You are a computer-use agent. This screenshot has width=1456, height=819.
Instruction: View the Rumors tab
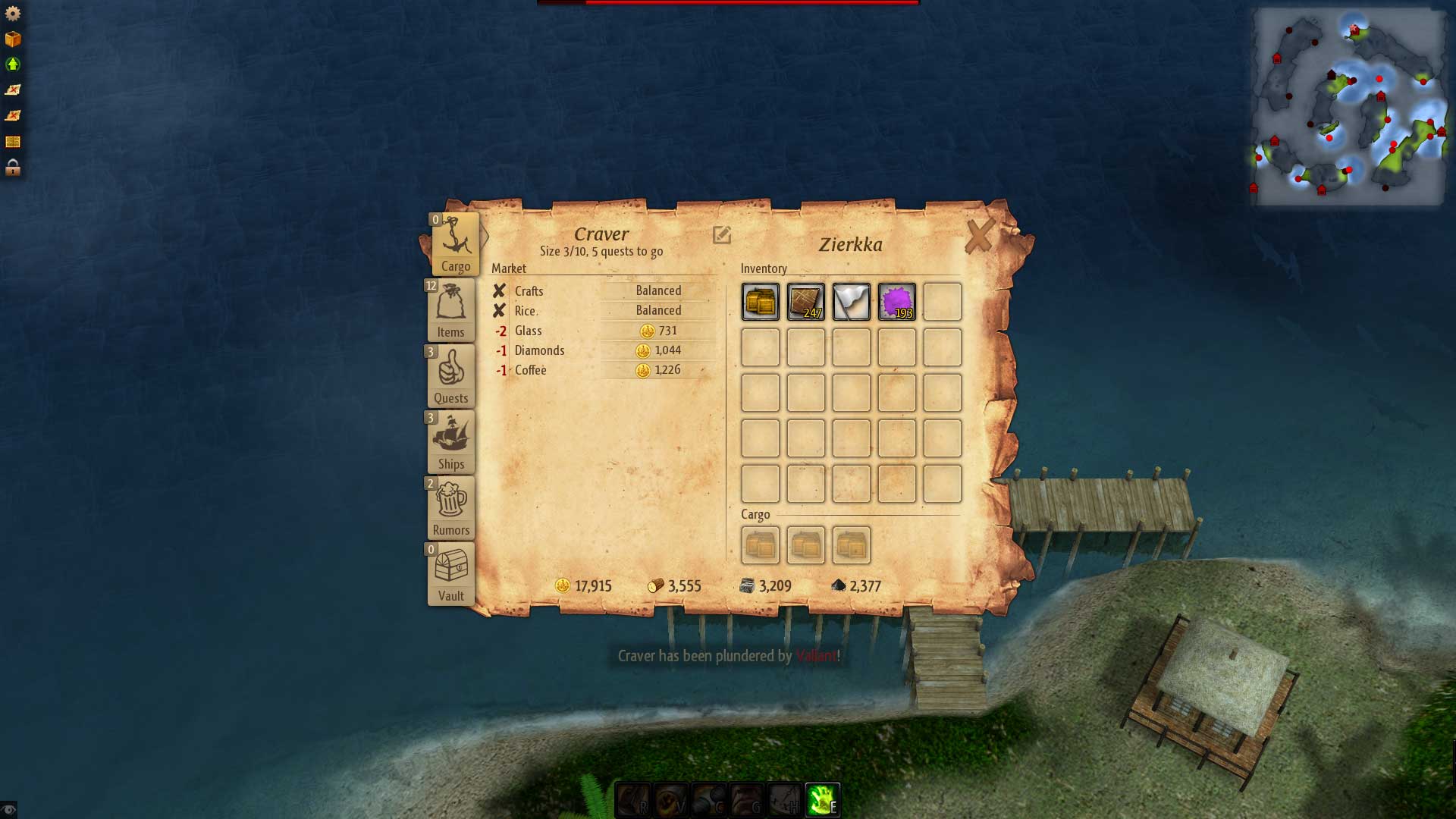tap(451, 508)
